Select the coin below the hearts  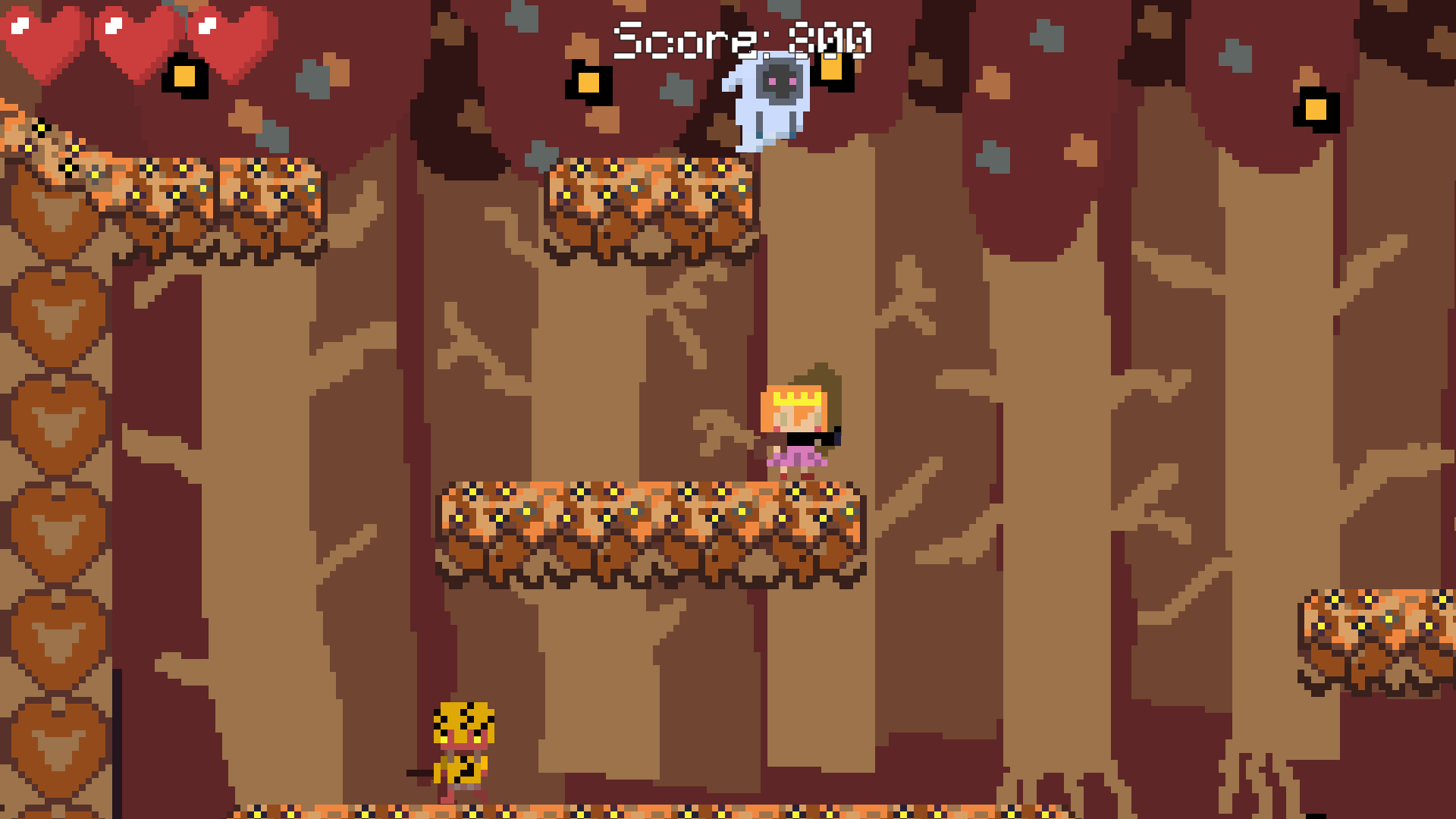tap(186, 76)
